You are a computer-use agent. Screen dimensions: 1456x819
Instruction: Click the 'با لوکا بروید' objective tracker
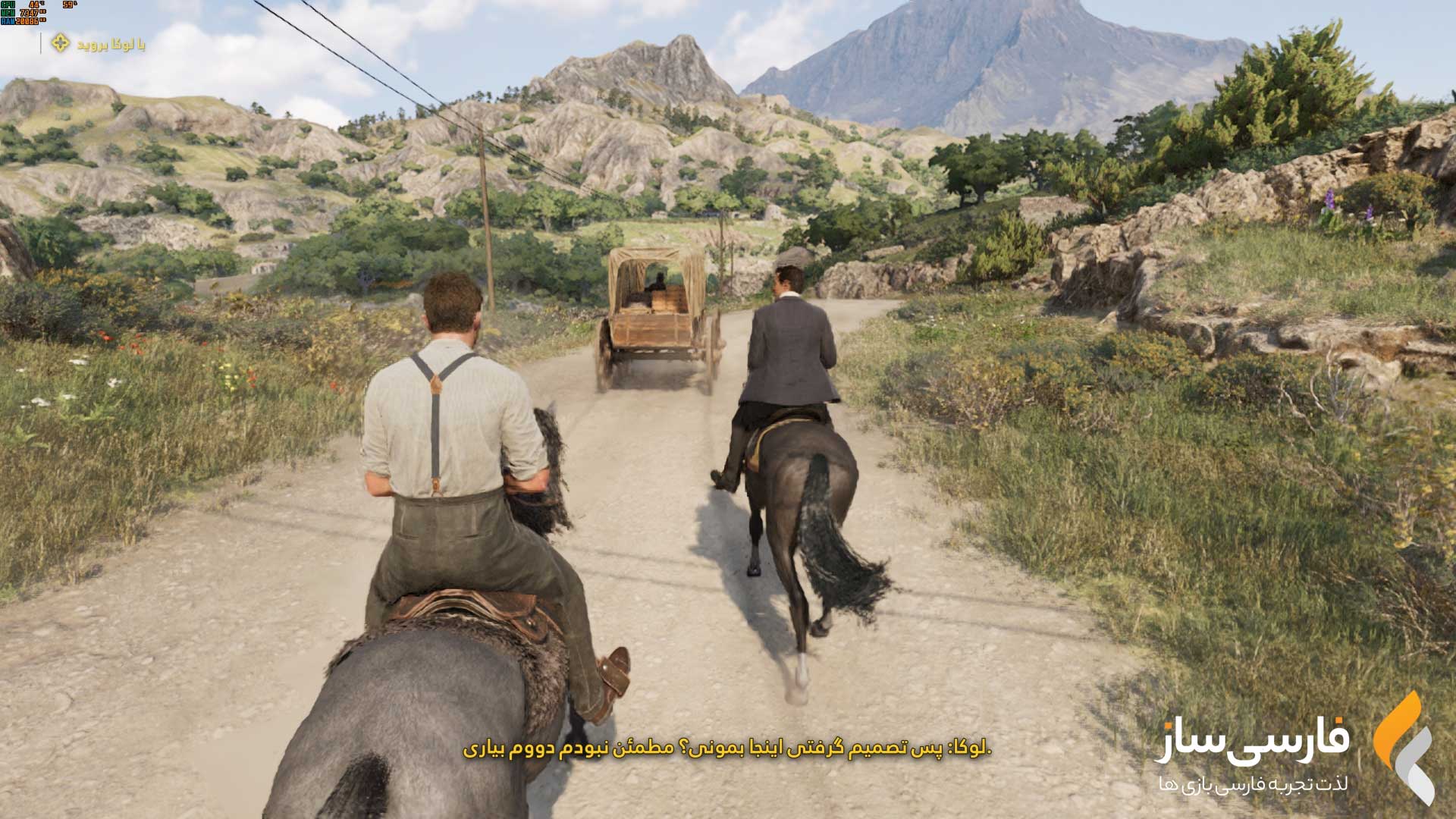(x=99, y=44)
